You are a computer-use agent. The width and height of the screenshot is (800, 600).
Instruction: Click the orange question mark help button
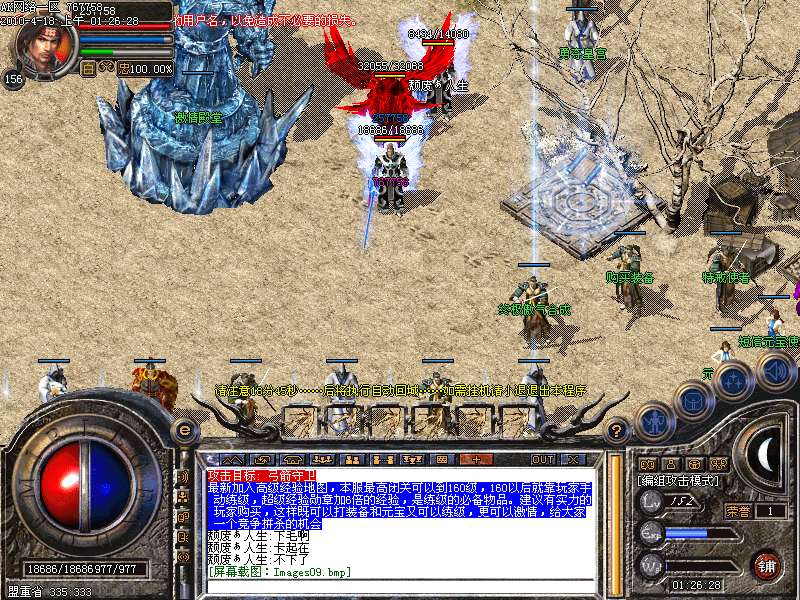click(618, 431)
